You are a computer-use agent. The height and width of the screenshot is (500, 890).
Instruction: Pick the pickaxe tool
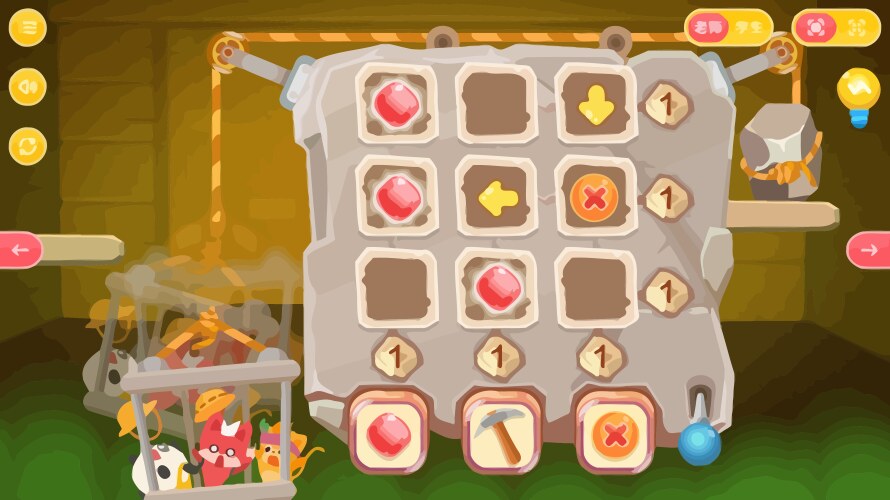[502, 433]
